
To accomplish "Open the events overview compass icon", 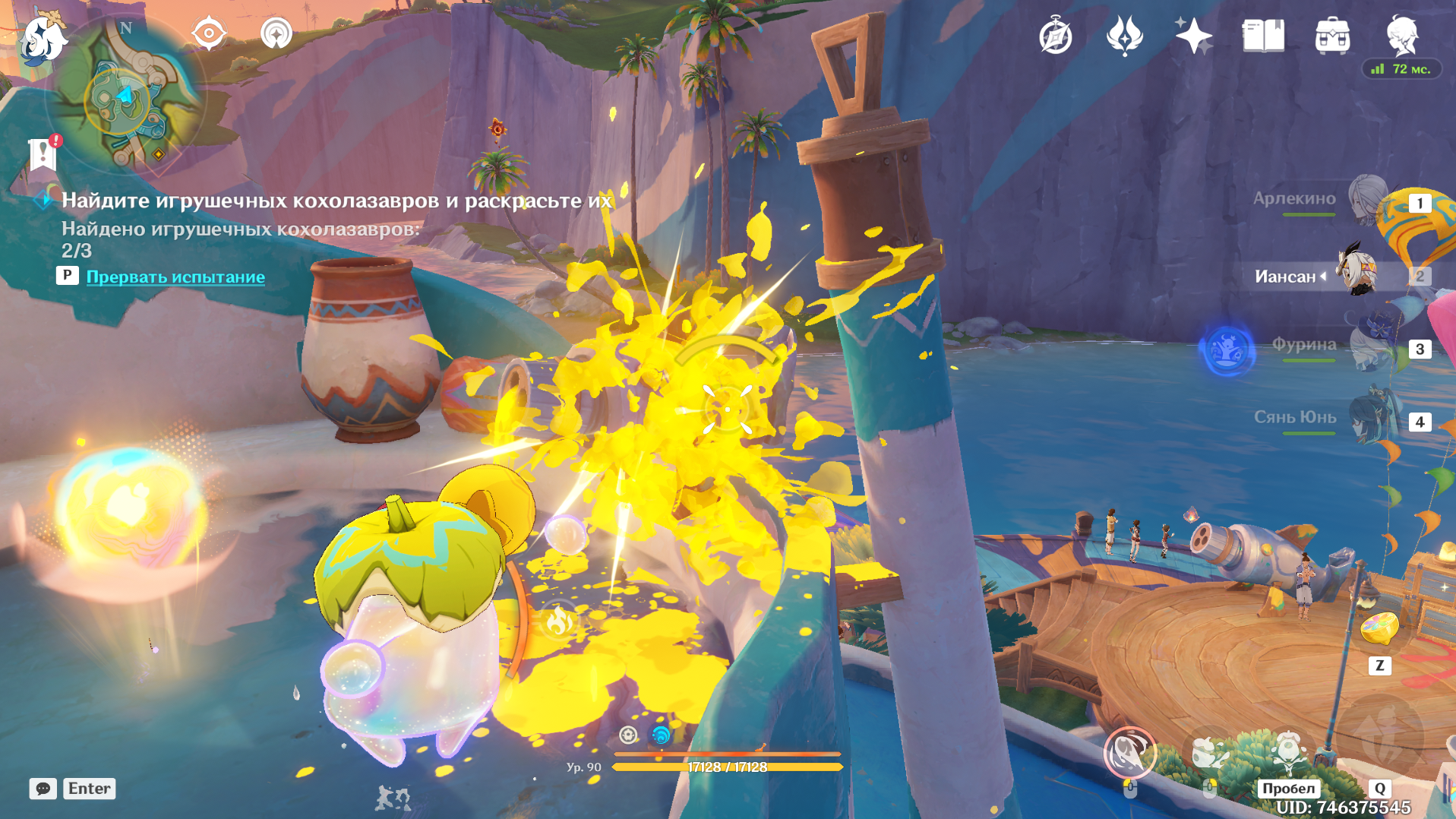I will coord(1055,33).
